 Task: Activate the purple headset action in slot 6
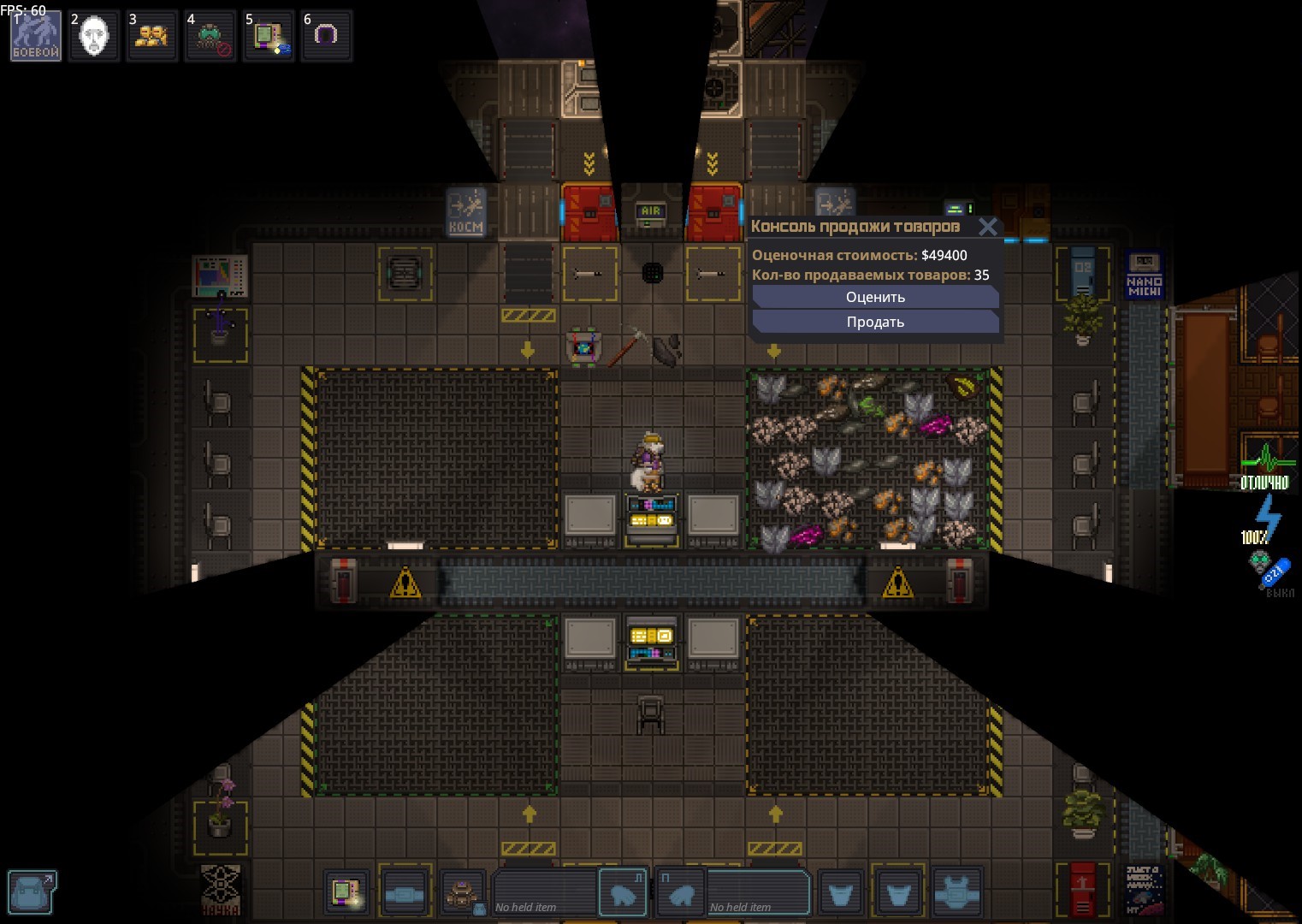[x=326, y=36]
